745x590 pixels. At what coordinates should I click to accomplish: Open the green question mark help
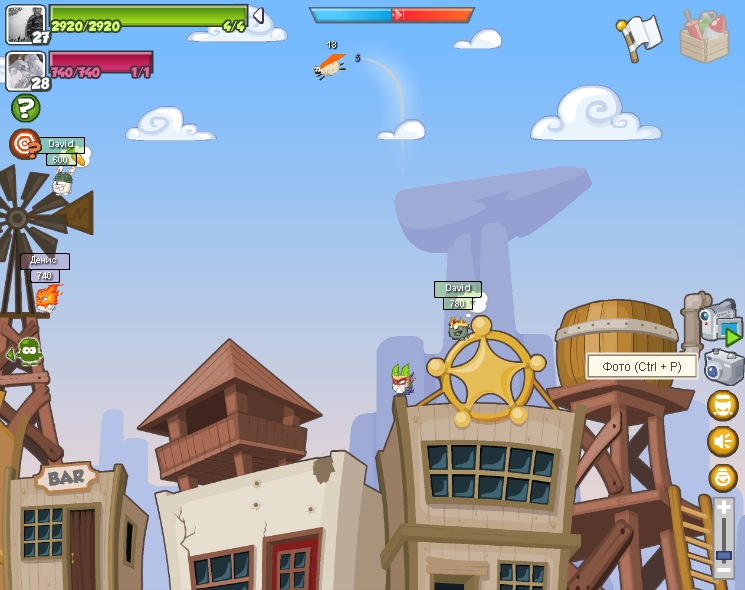(x=25, y=108)
